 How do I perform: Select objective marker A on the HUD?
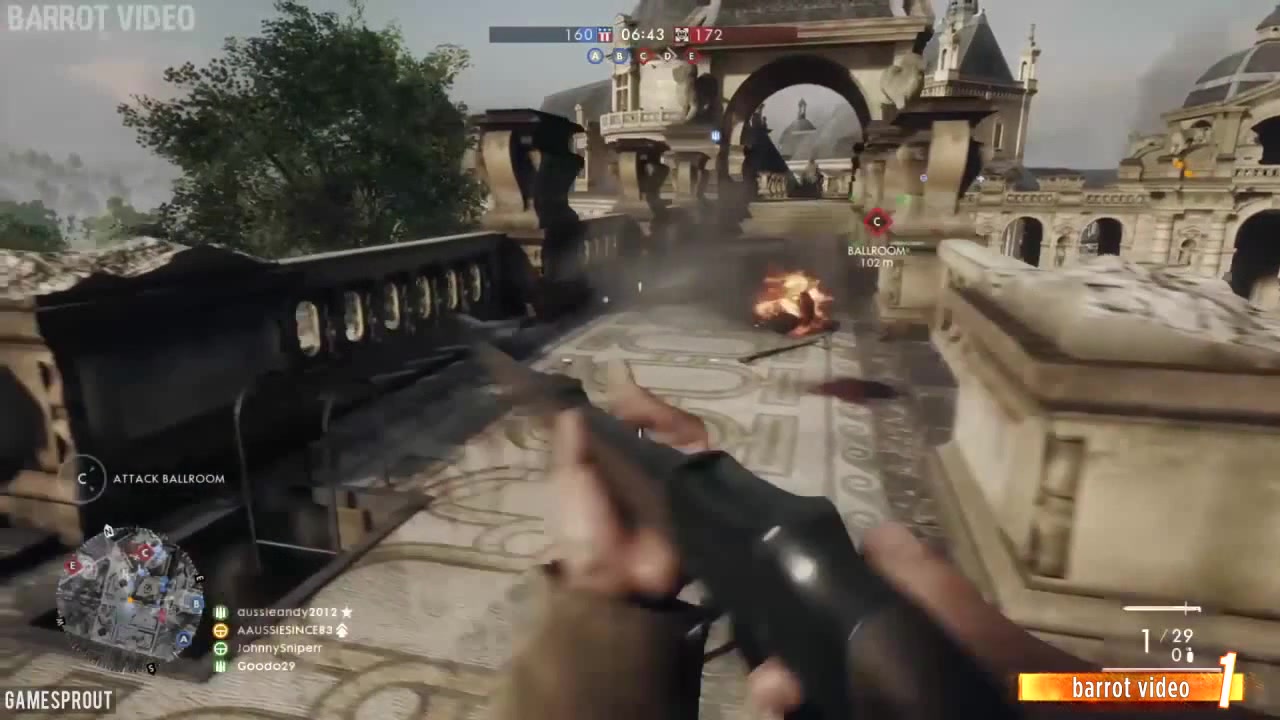tap(595, 55)
